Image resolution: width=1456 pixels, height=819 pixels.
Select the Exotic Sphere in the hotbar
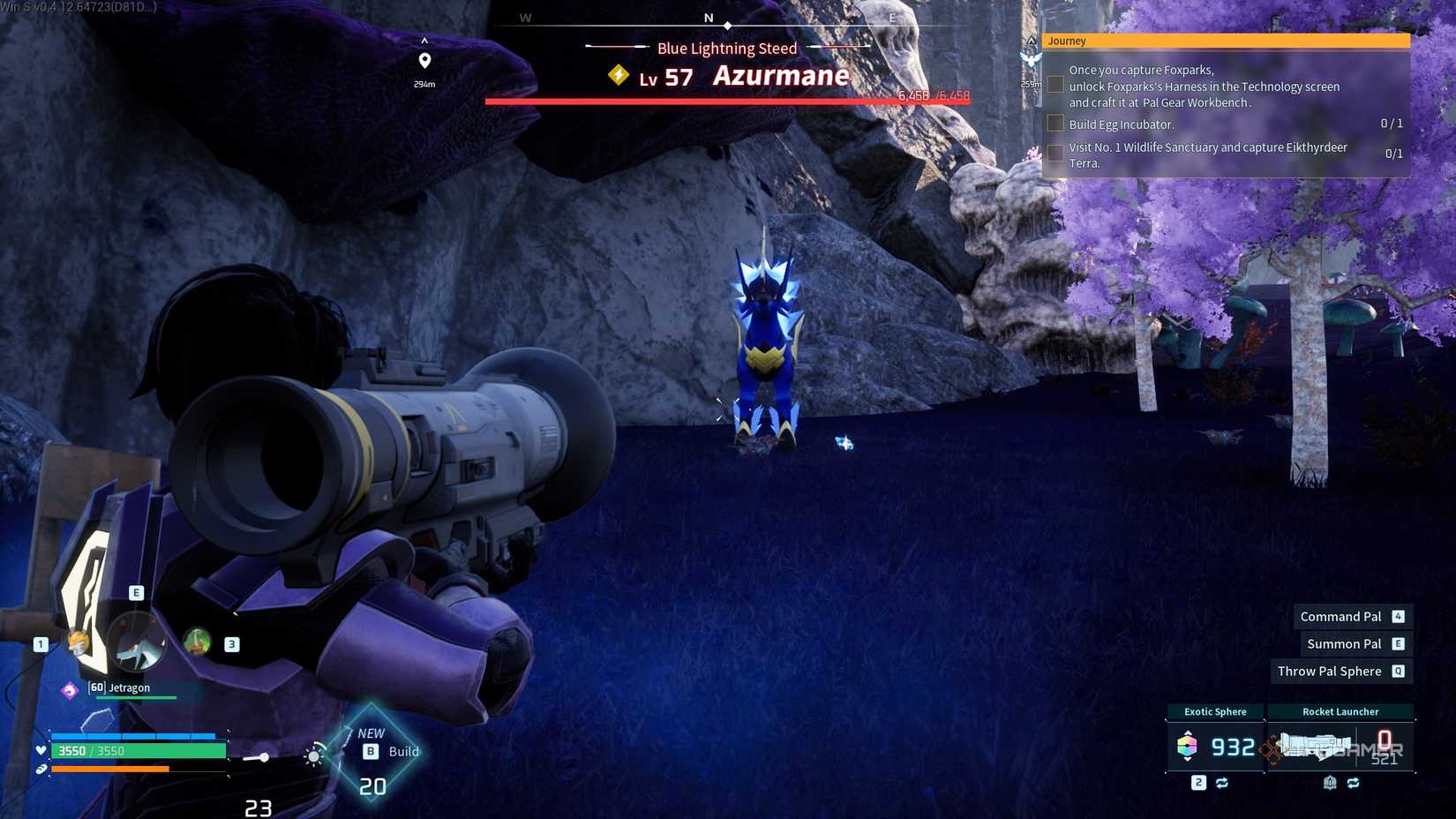(1187, 748)
